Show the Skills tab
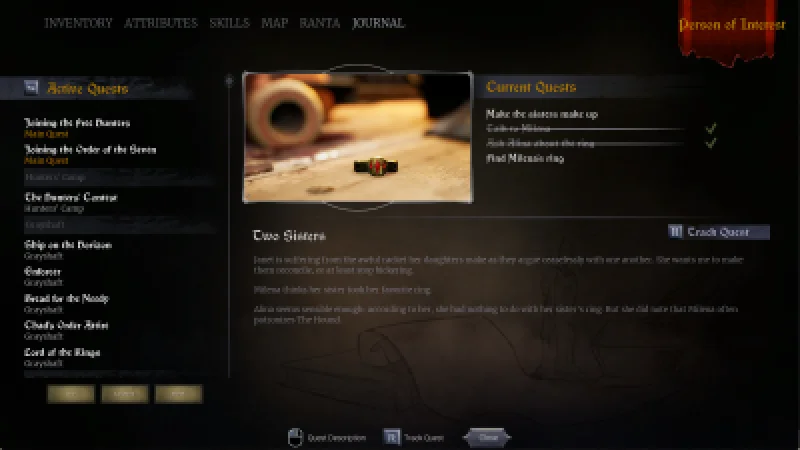800x450 pixels. coord(229,23)
